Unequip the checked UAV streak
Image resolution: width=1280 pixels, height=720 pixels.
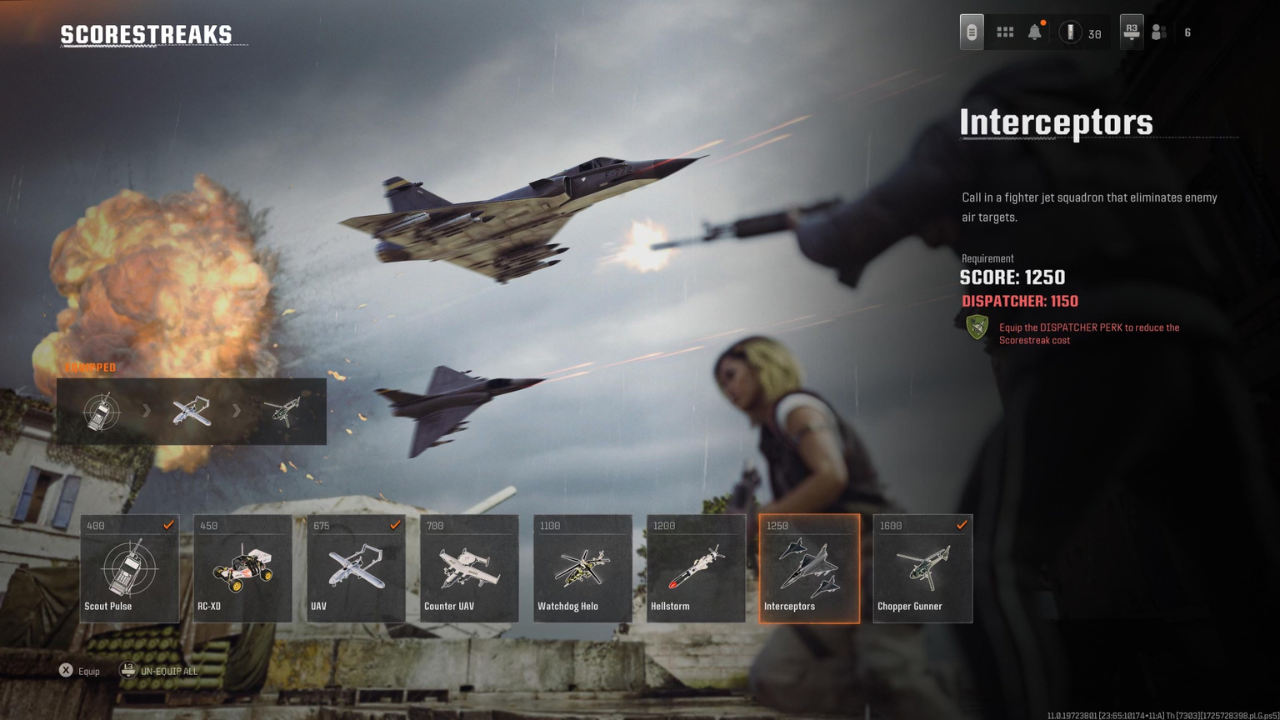[x=394, y=523]
